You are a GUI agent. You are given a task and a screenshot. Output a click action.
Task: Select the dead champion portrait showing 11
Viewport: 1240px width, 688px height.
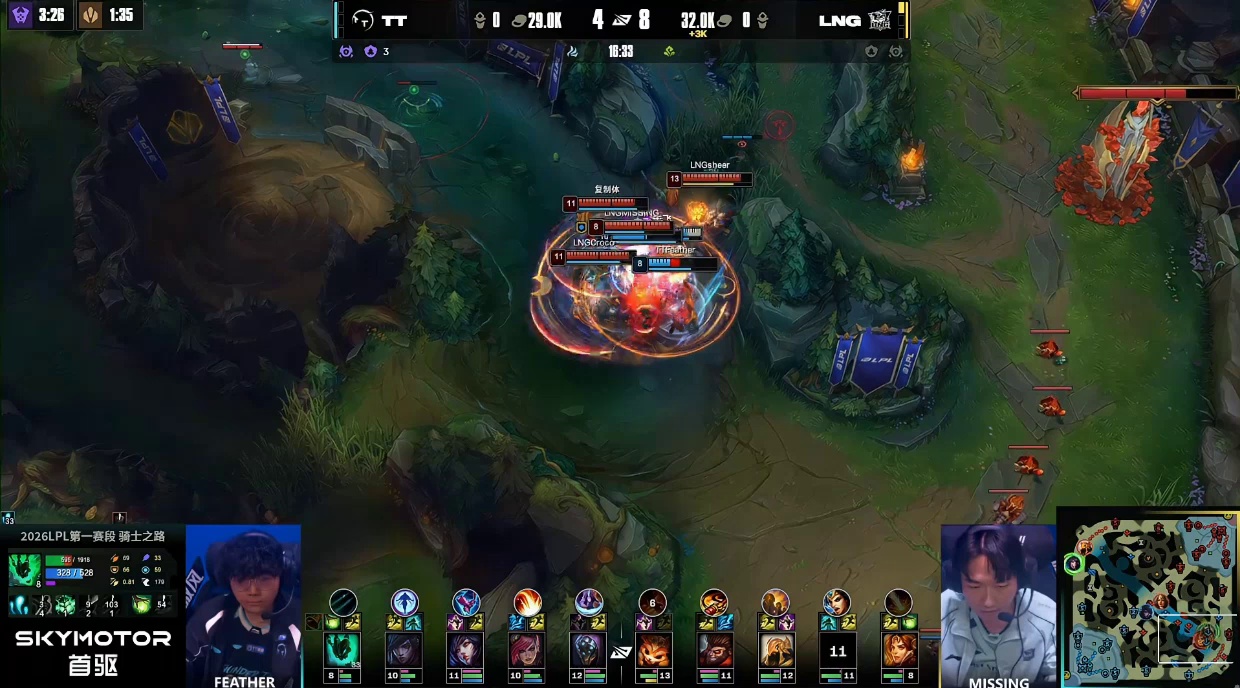pos(837,650)
